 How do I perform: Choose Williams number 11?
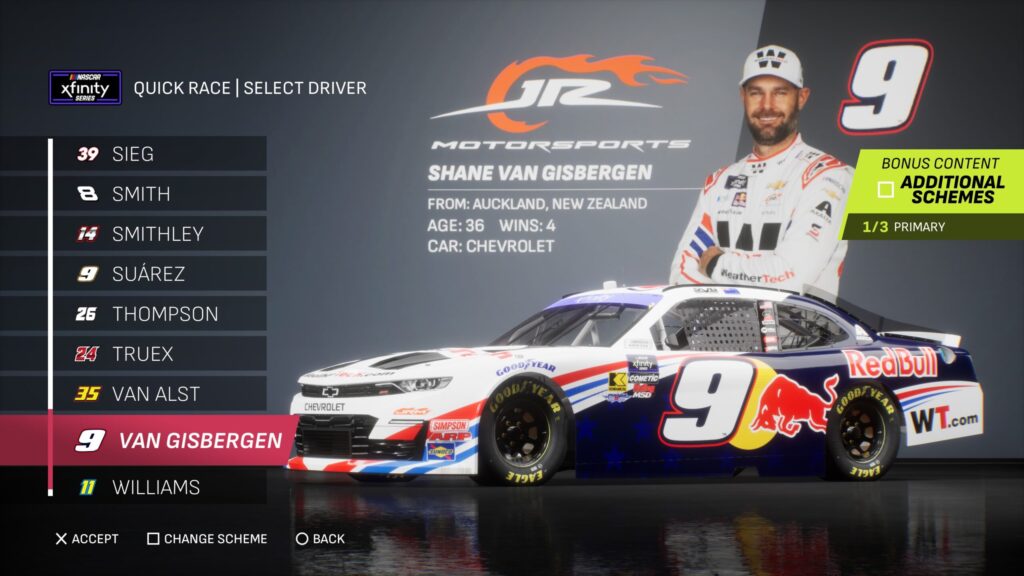160,488
